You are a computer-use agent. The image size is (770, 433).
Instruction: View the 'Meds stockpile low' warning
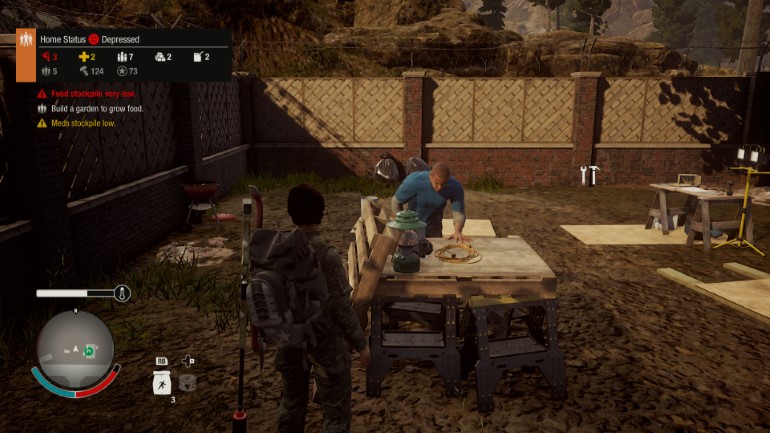[x=83, y=123]
